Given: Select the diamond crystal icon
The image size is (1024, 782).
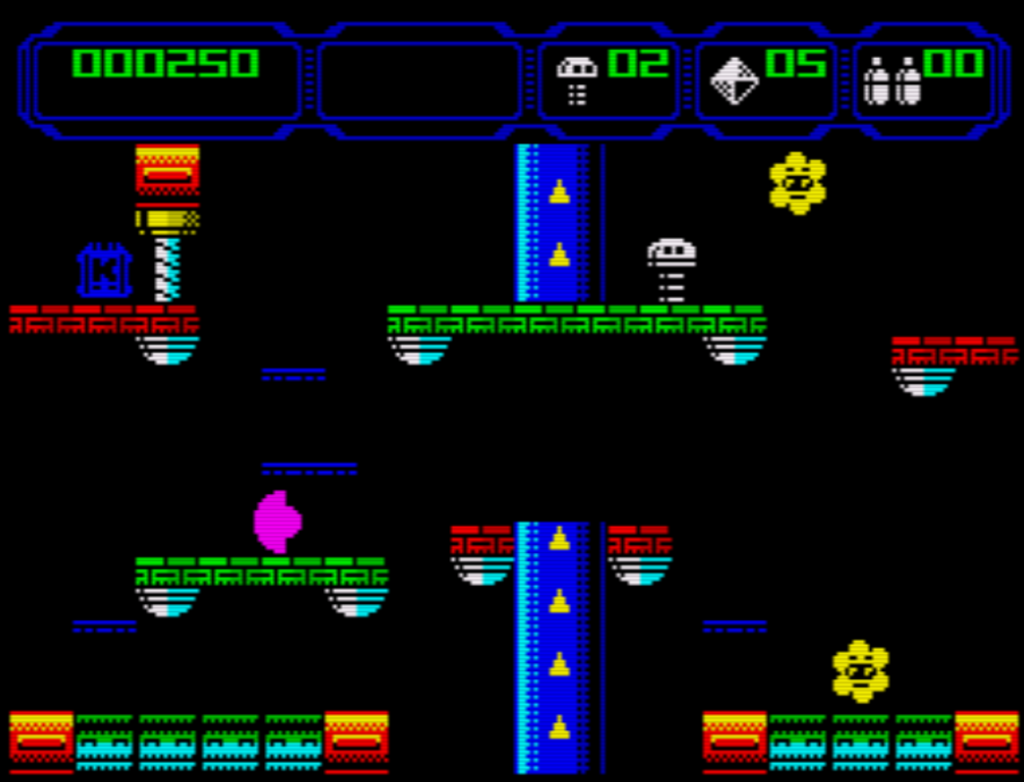Looking at the screenshot, I should (734, 80).
